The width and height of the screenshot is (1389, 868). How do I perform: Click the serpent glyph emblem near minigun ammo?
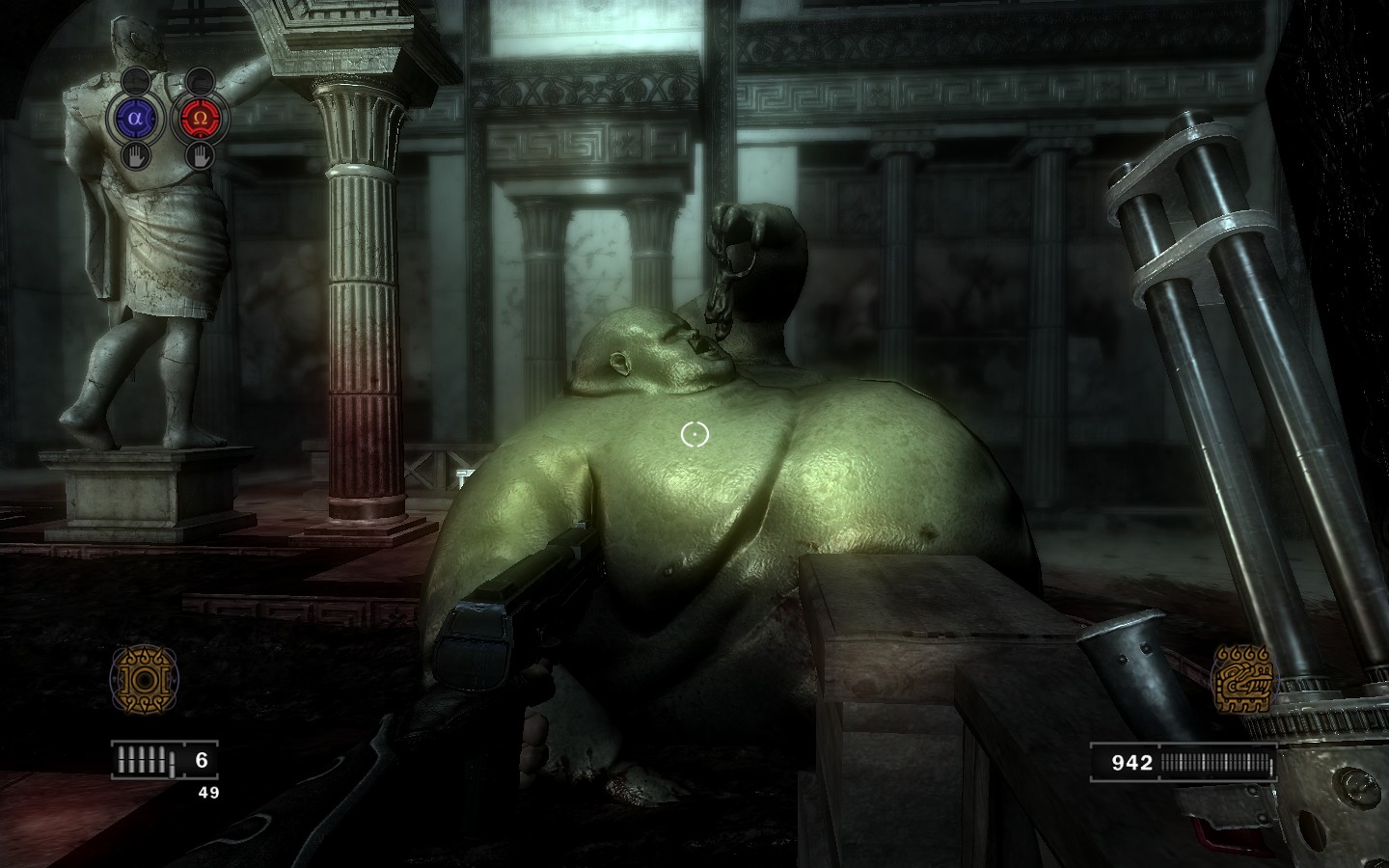click(1245, 678)
